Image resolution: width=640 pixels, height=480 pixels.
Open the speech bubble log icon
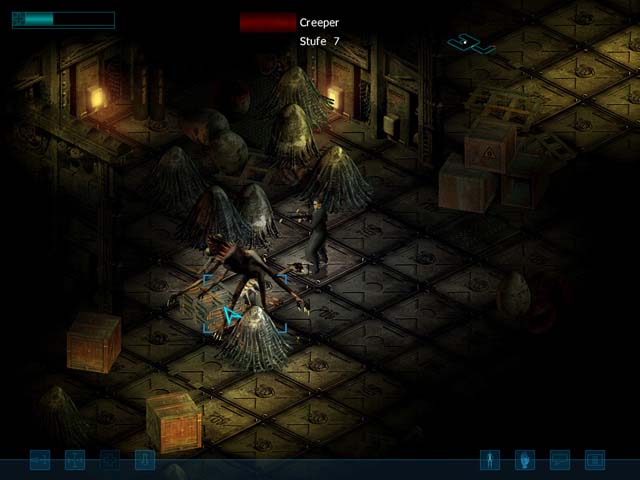point(560,460)
